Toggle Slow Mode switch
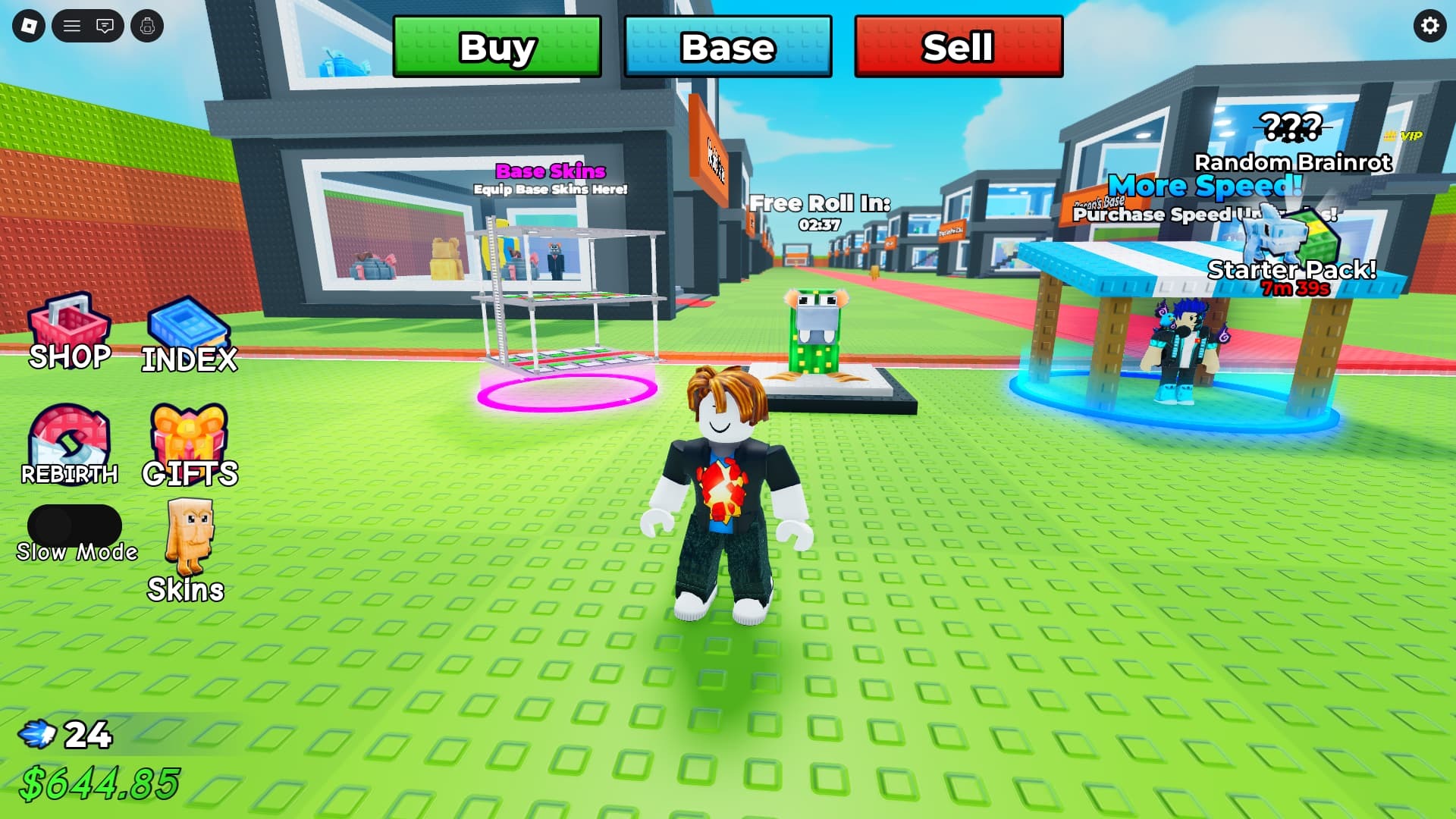Screen dimensions: 1456x819 tap(74, 525)
